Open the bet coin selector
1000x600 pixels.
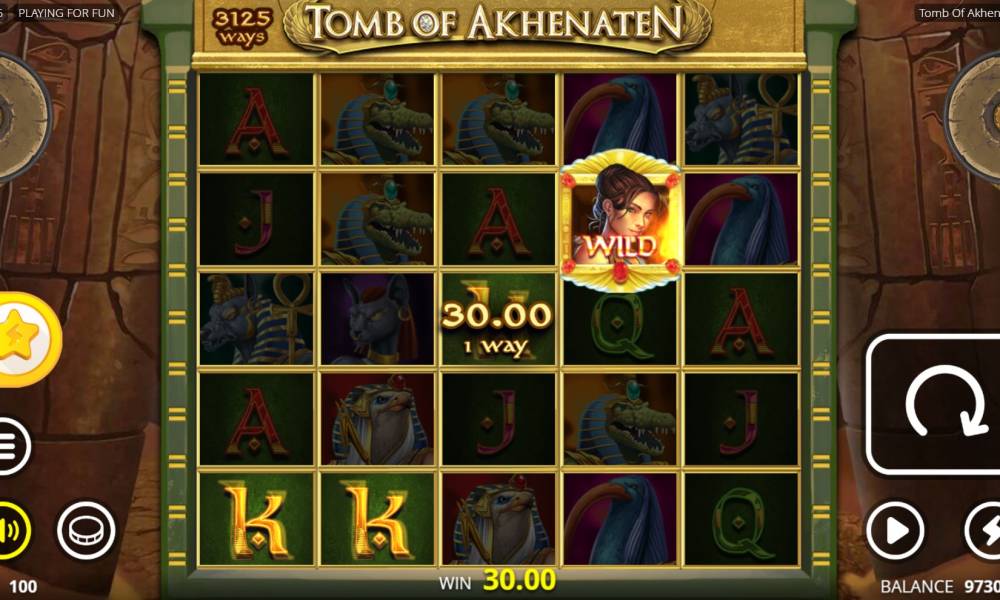click(86, 530)
